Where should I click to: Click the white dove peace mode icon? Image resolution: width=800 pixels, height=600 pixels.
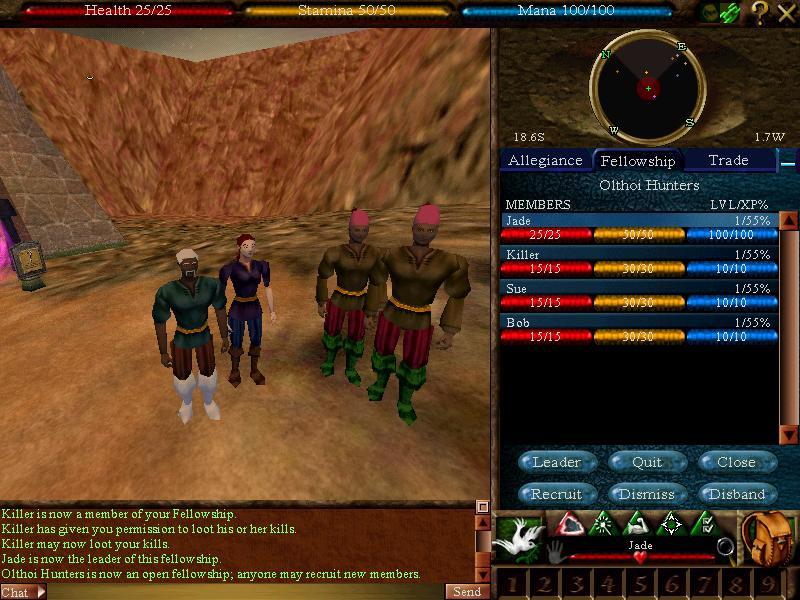(518, 538)
